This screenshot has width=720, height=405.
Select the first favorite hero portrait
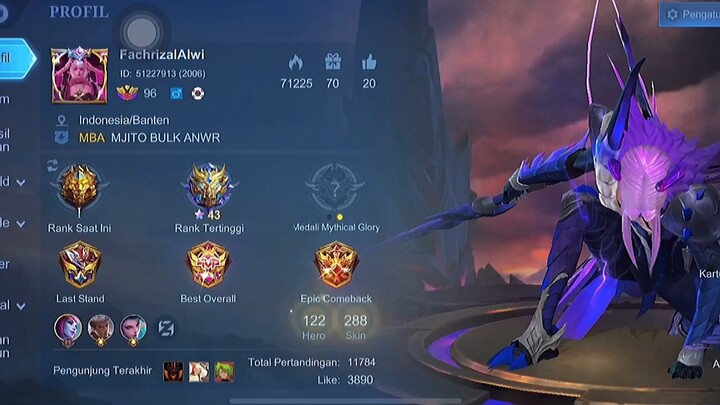coord(69,327)
